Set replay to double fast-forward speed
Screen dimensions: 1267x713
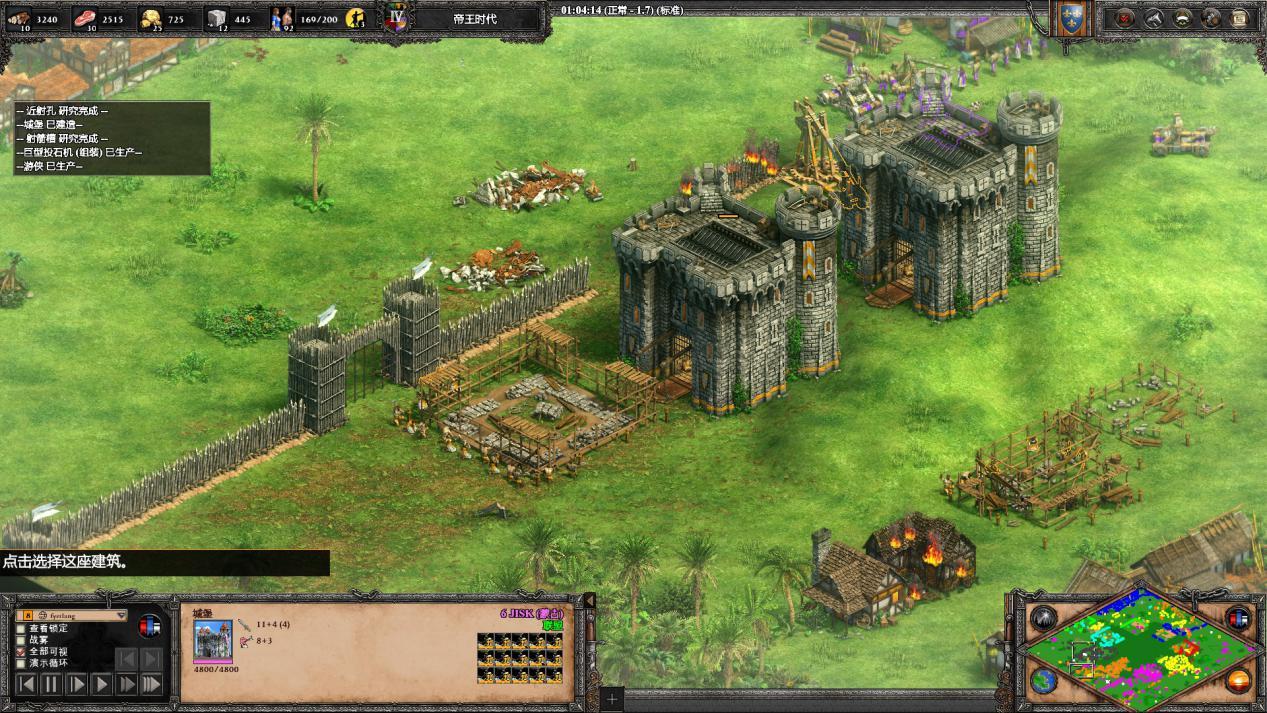[127, 685]
